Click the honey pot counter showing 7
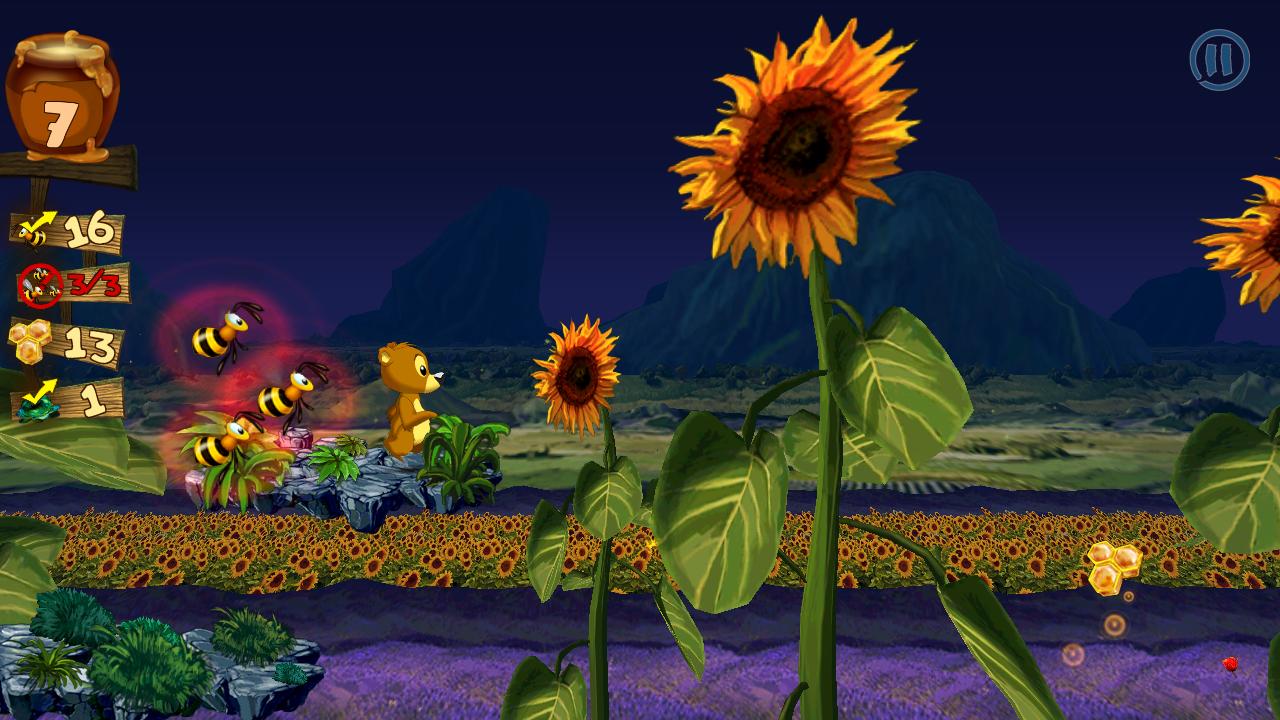 point(62,90)
